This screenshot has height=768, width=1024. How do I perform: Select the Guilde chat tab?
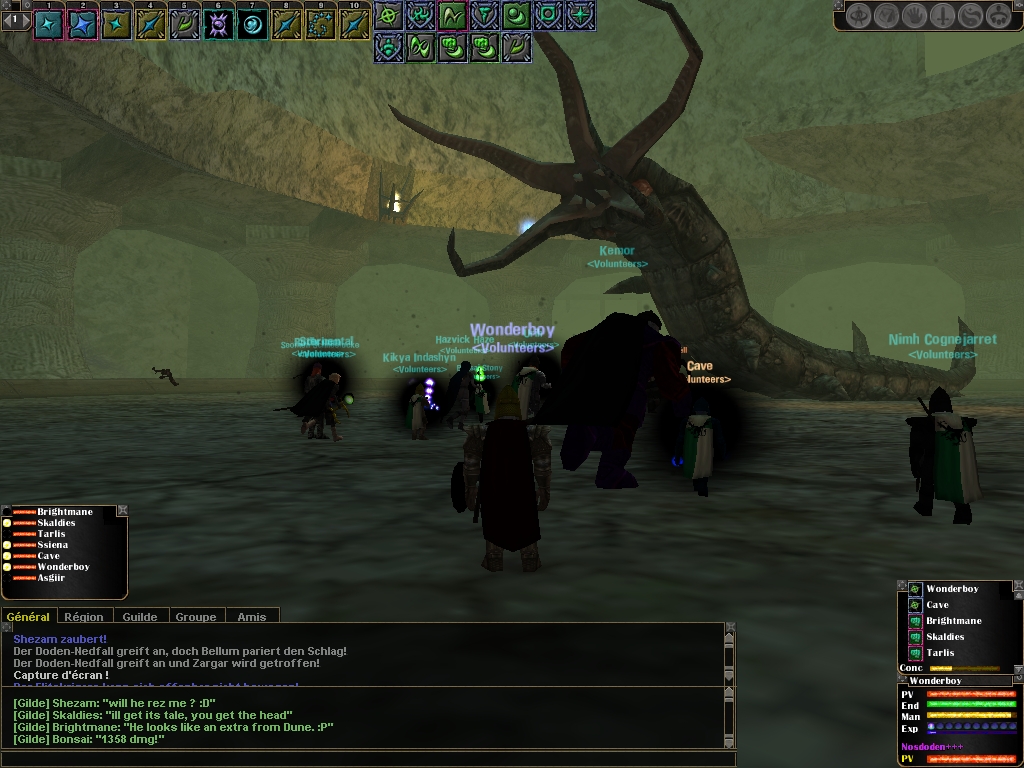coord(140,617)
